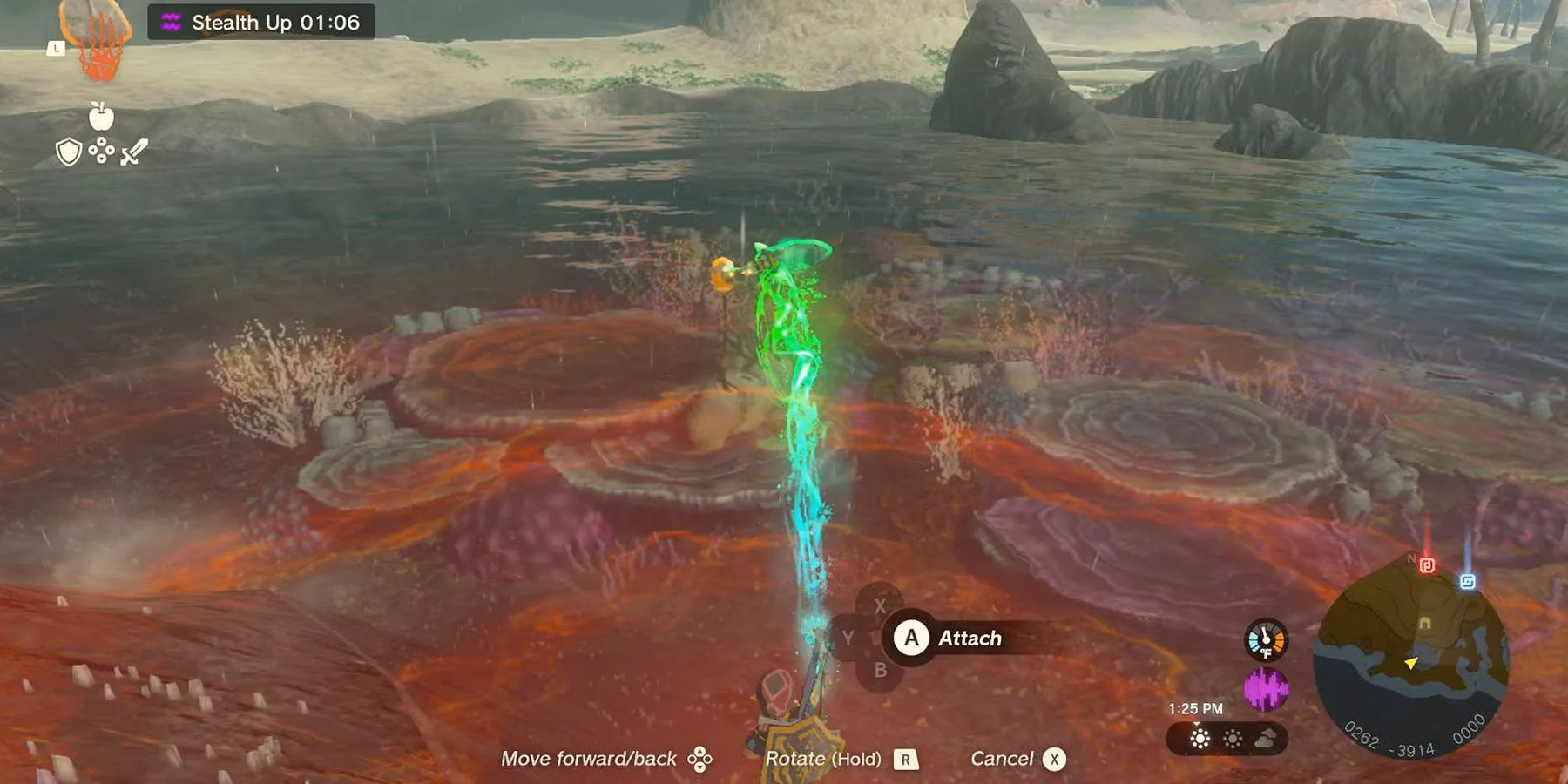Open the sword quick-select icon
This screenshot has height=784, width=1568.
(x=134, y=152)
